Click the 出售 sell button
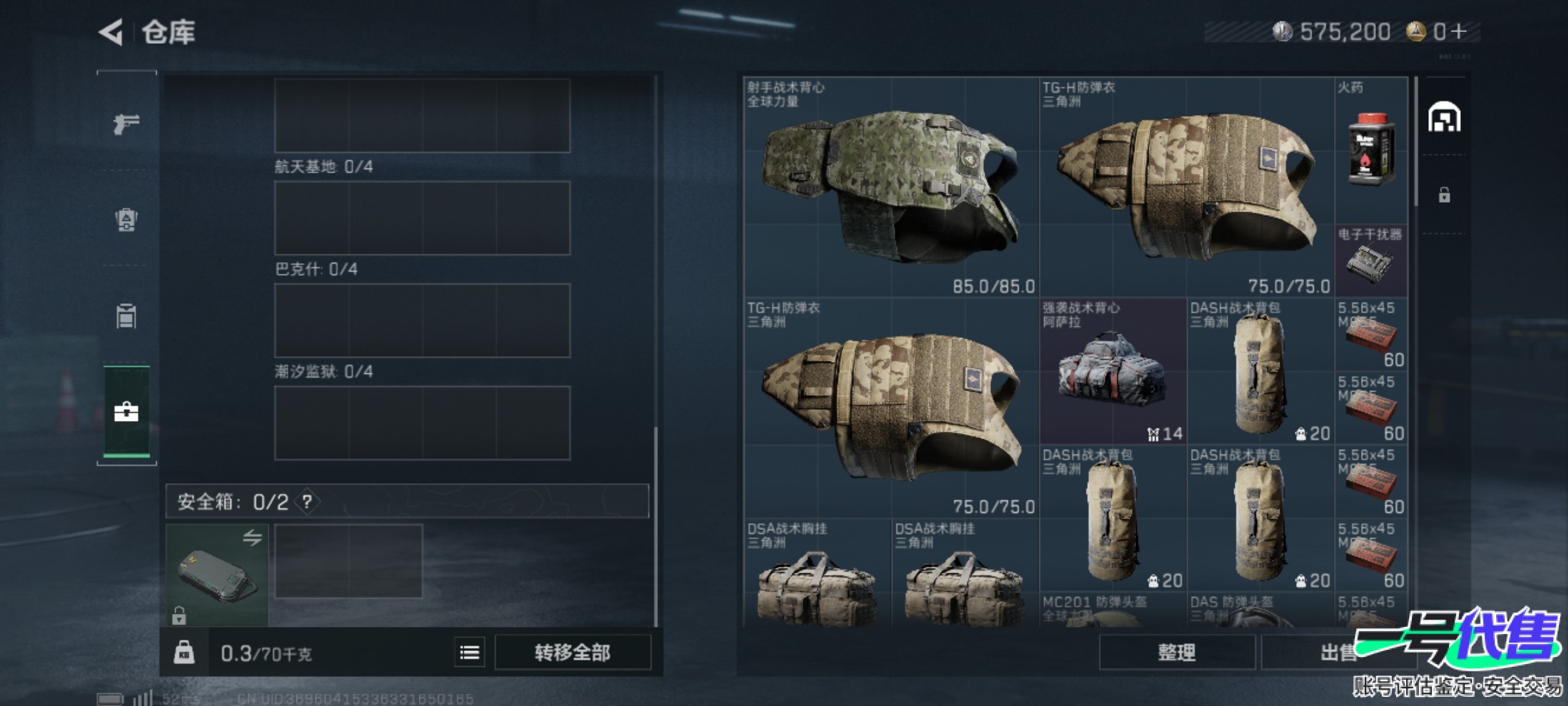 1333,652
